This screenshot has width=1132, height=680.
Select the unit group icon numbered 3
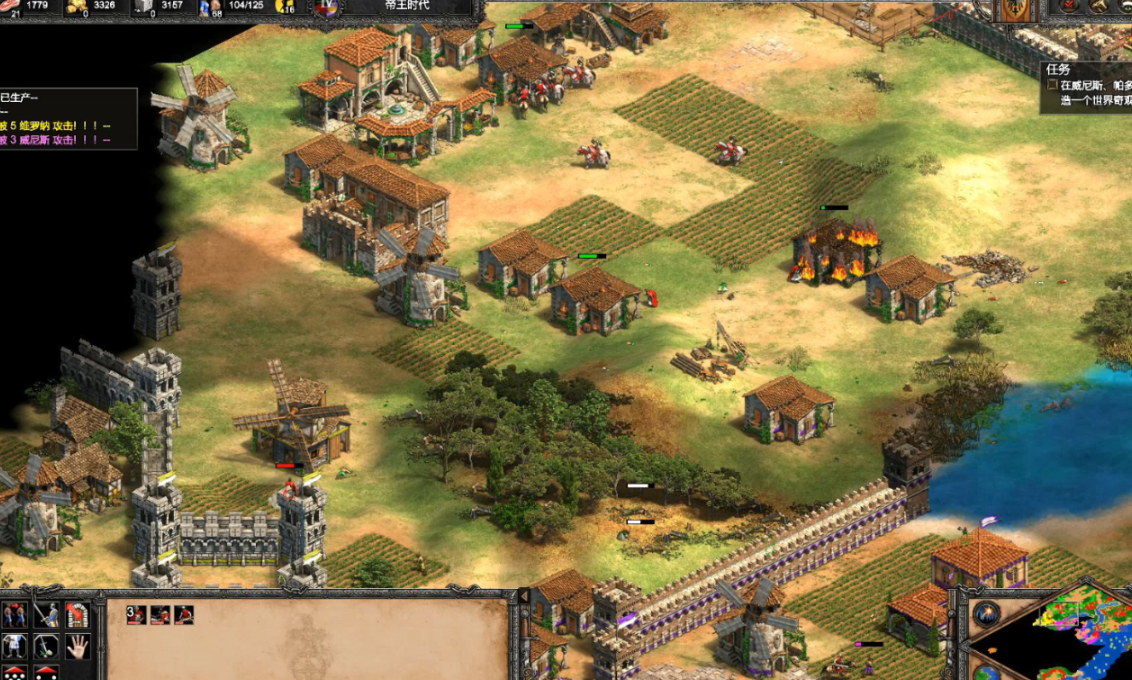[137, 615]
